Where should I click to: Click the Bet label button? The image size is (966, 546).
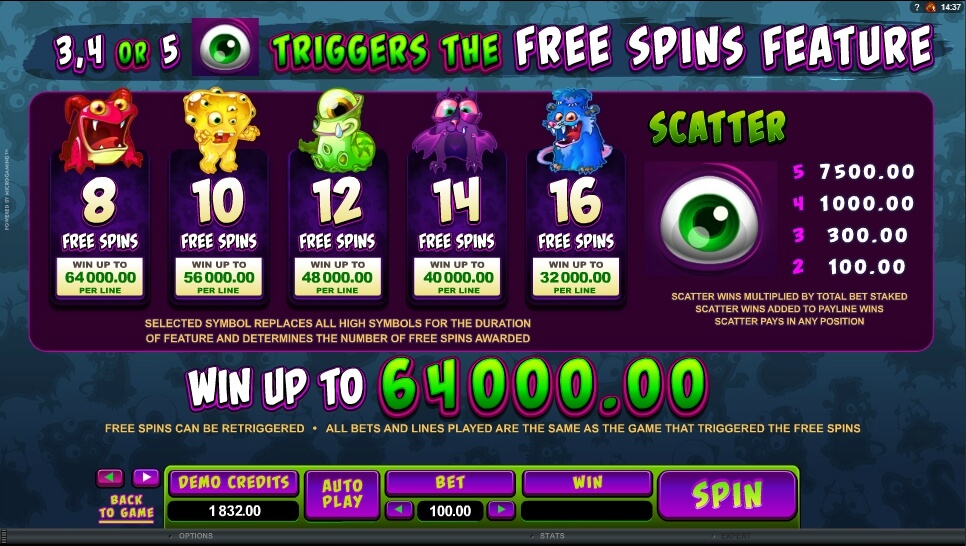[450, 482]
